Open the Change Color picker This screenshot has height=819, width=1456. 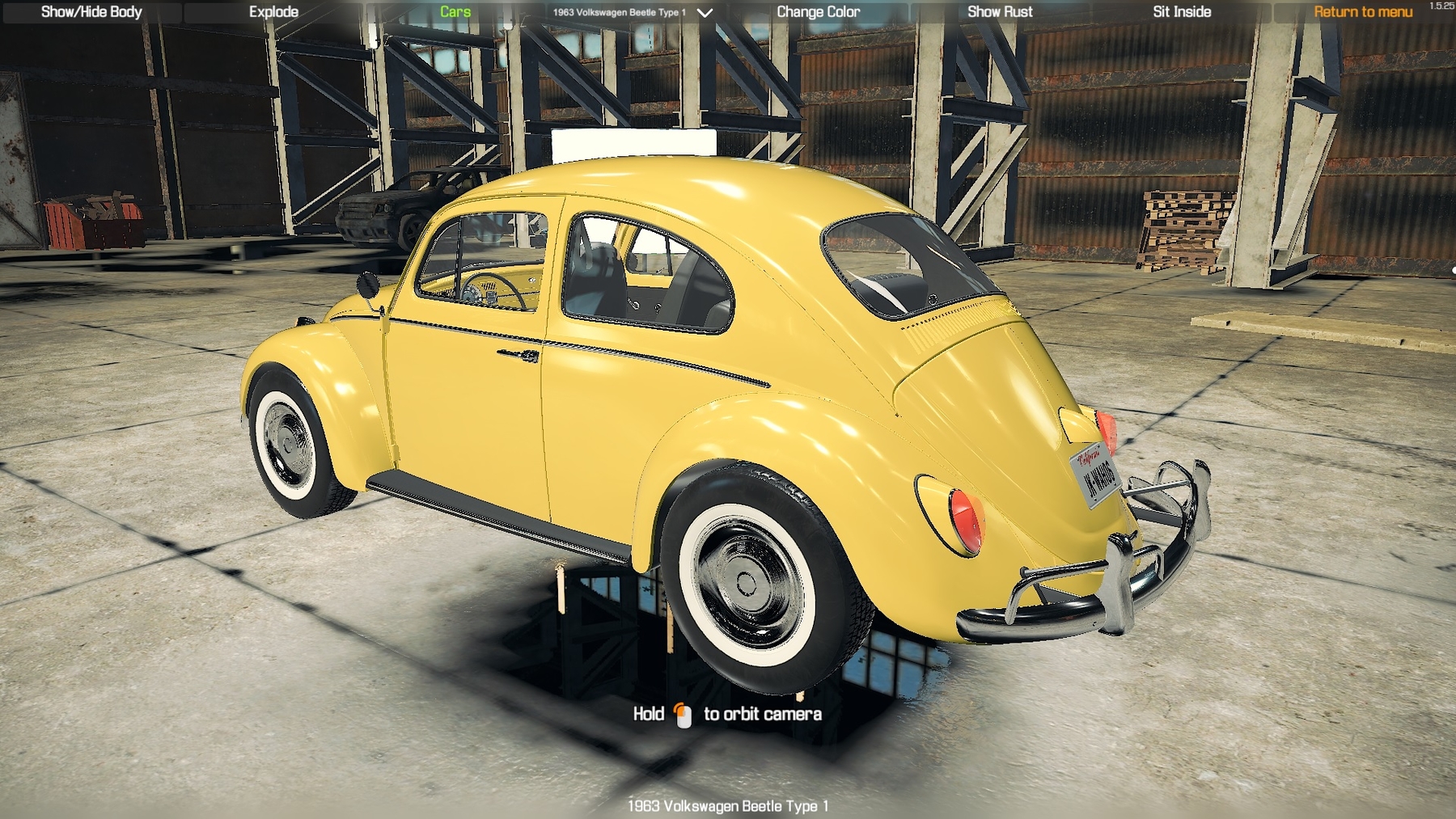(x=819, y=11)
